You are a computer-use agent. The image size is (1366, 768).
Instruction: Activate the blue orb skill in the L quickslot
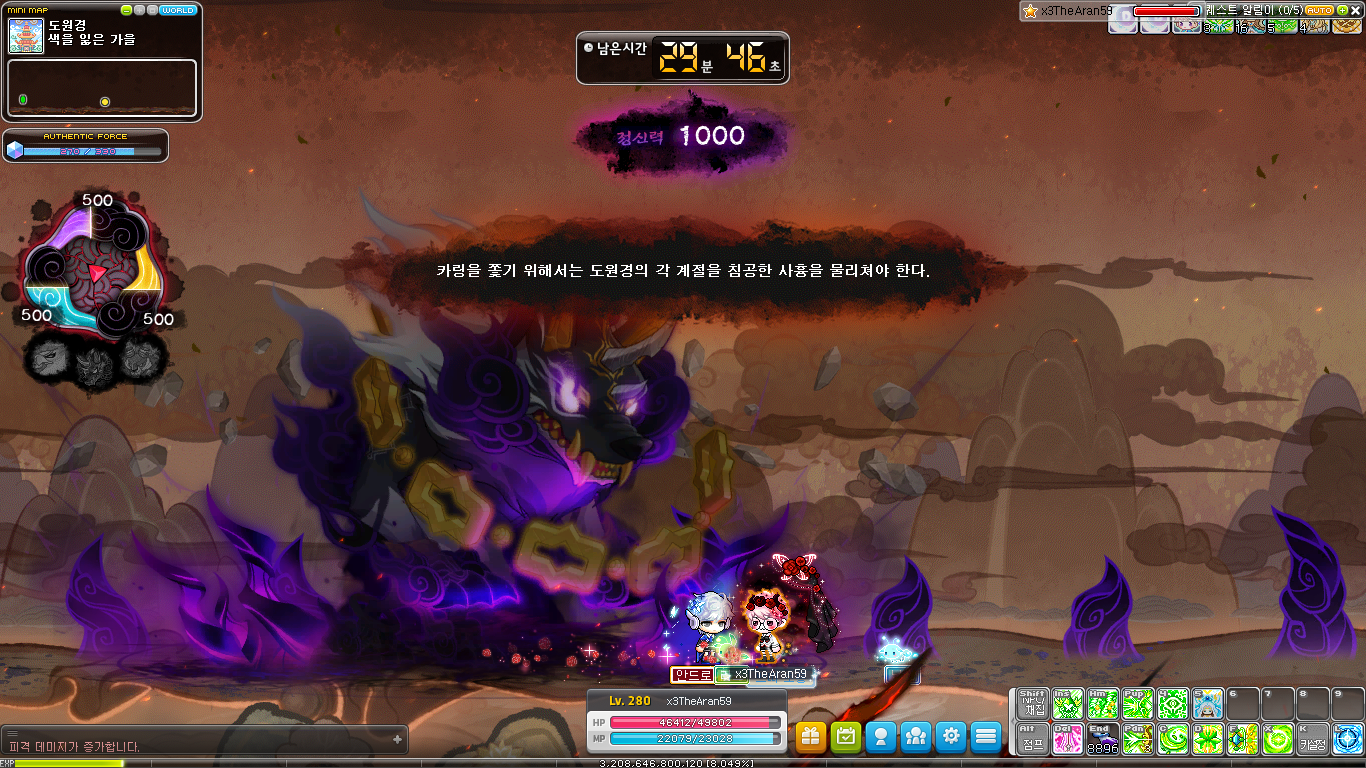[1347, 739]
